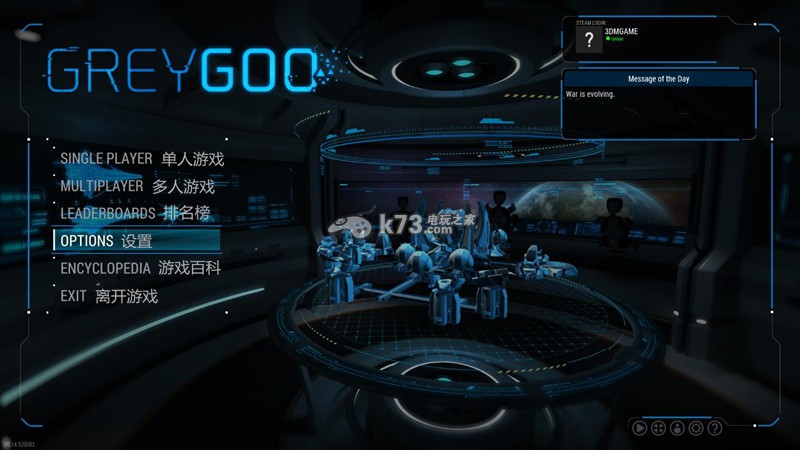This screenshot has height=450, width=800.
Task: Click the four-arrows icon in bottom bar
Action: [658, 428]
